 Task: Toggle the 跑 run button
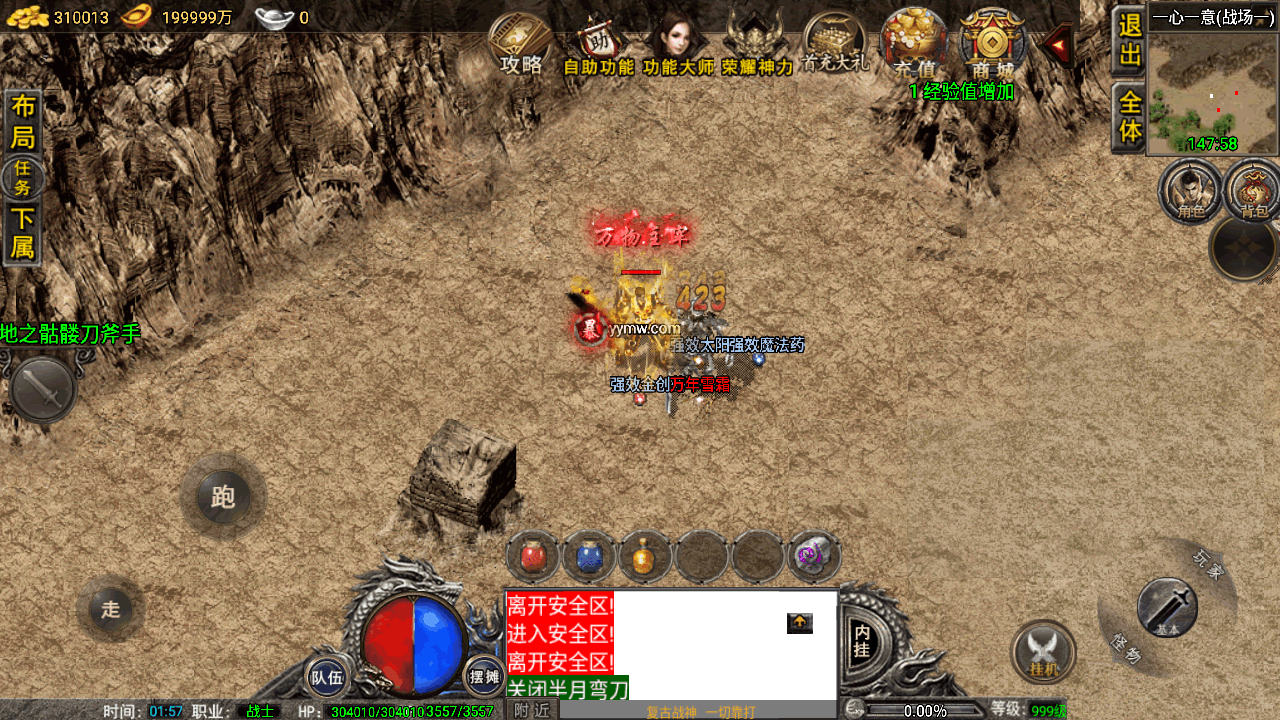coord(223,497)
